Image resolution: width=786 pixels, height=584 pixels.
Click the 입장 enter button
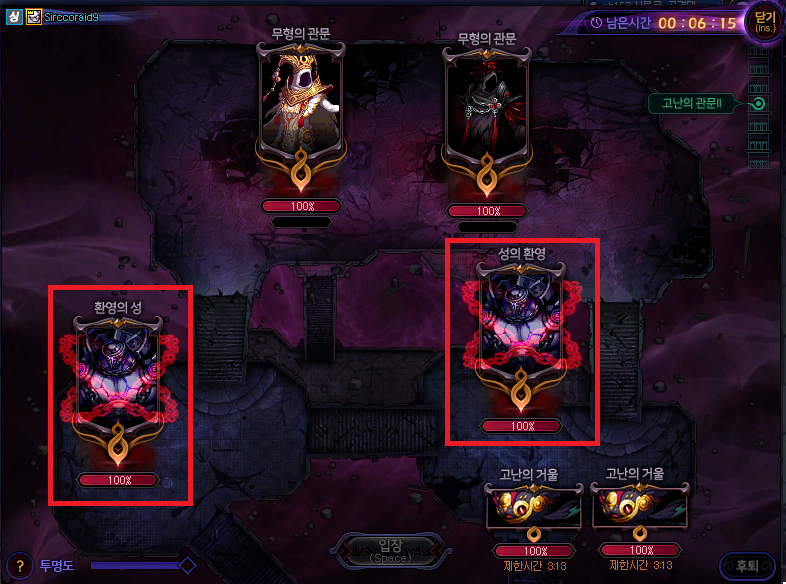point(390,549)
